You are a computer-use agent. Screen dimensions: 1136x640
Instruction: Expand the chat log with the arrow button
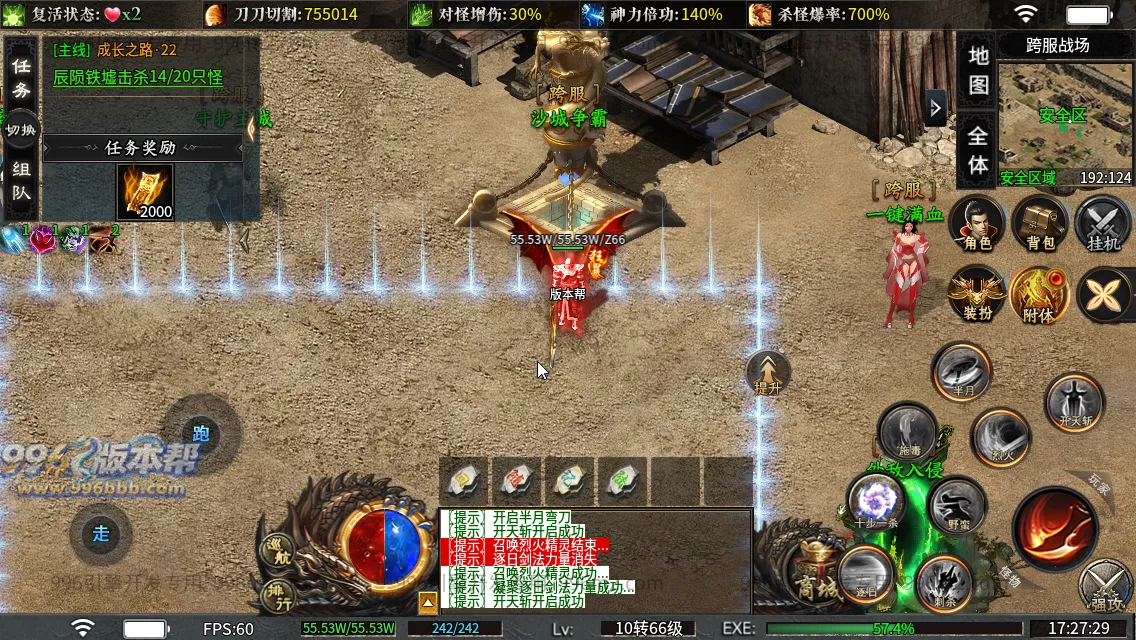pos(427,602)
